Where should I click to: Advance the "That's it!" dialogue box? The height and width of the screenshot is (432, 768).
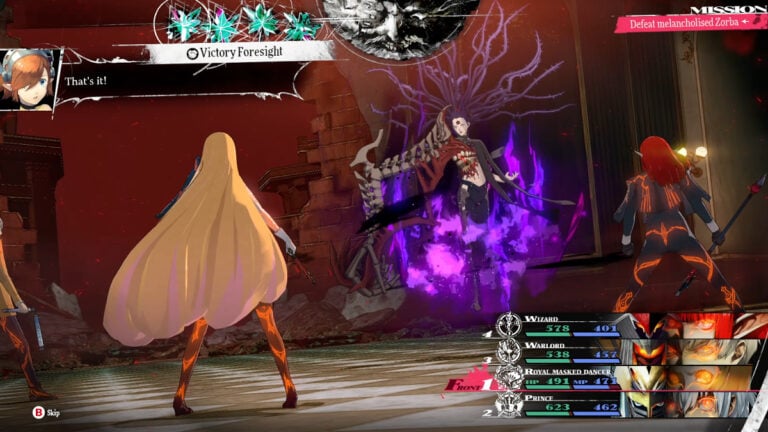180,82
